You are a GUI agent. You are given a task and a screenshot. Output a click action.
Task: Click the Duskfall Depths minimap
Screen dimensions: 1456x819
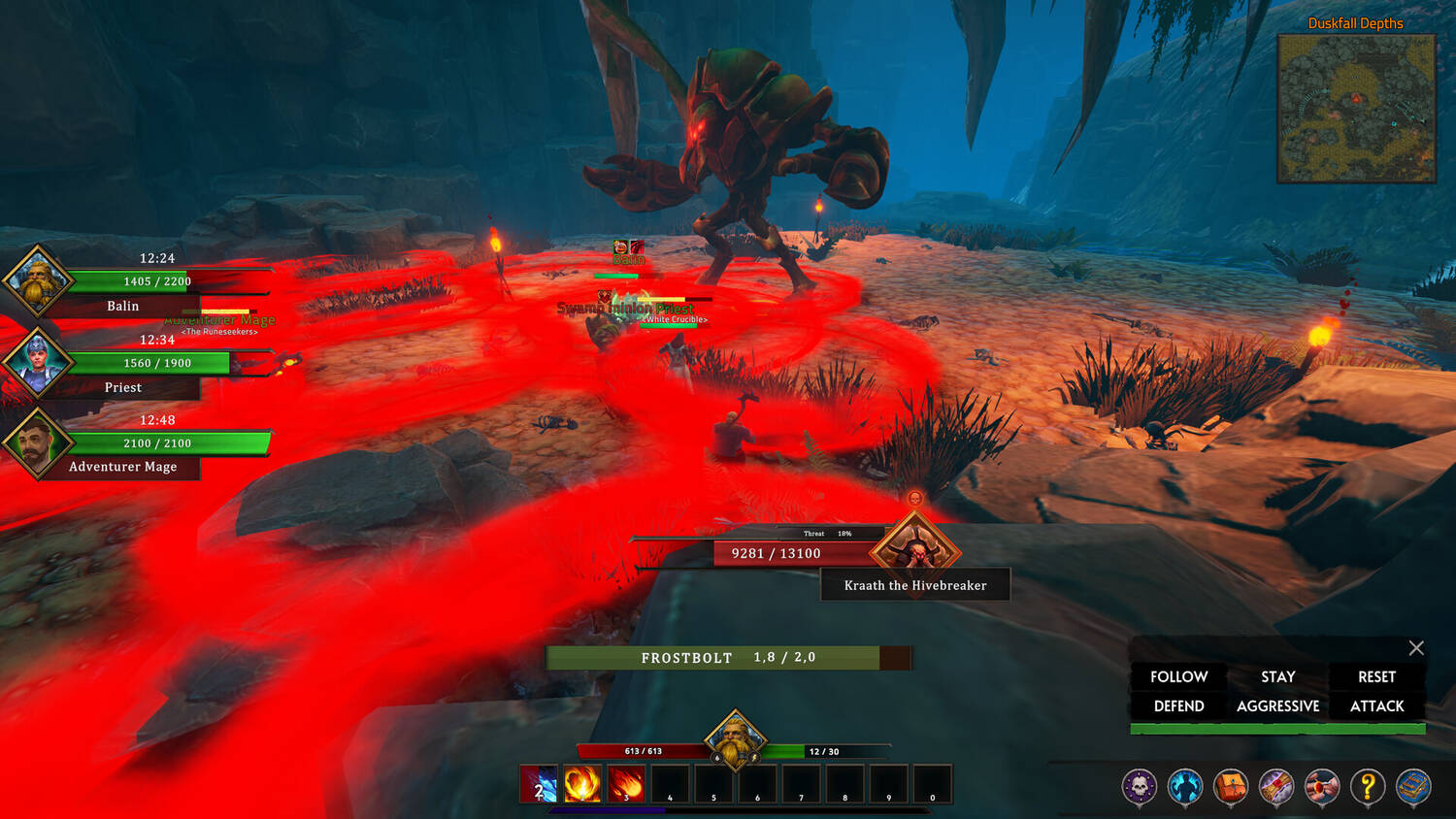tap(1356, 109)
